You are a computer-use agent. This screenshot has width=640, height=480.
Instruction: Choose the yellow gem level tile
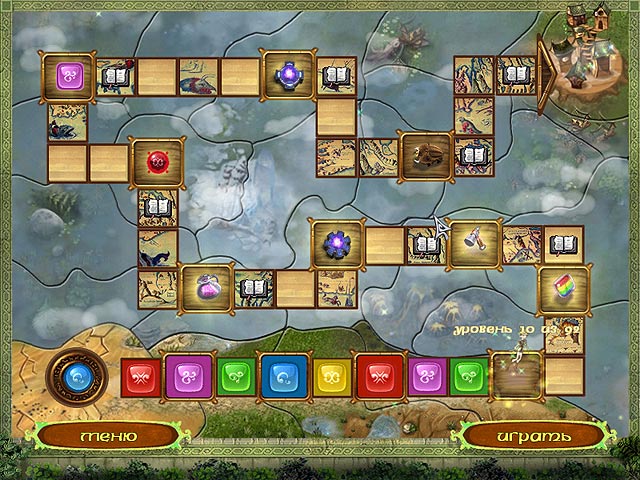point(331,377)
